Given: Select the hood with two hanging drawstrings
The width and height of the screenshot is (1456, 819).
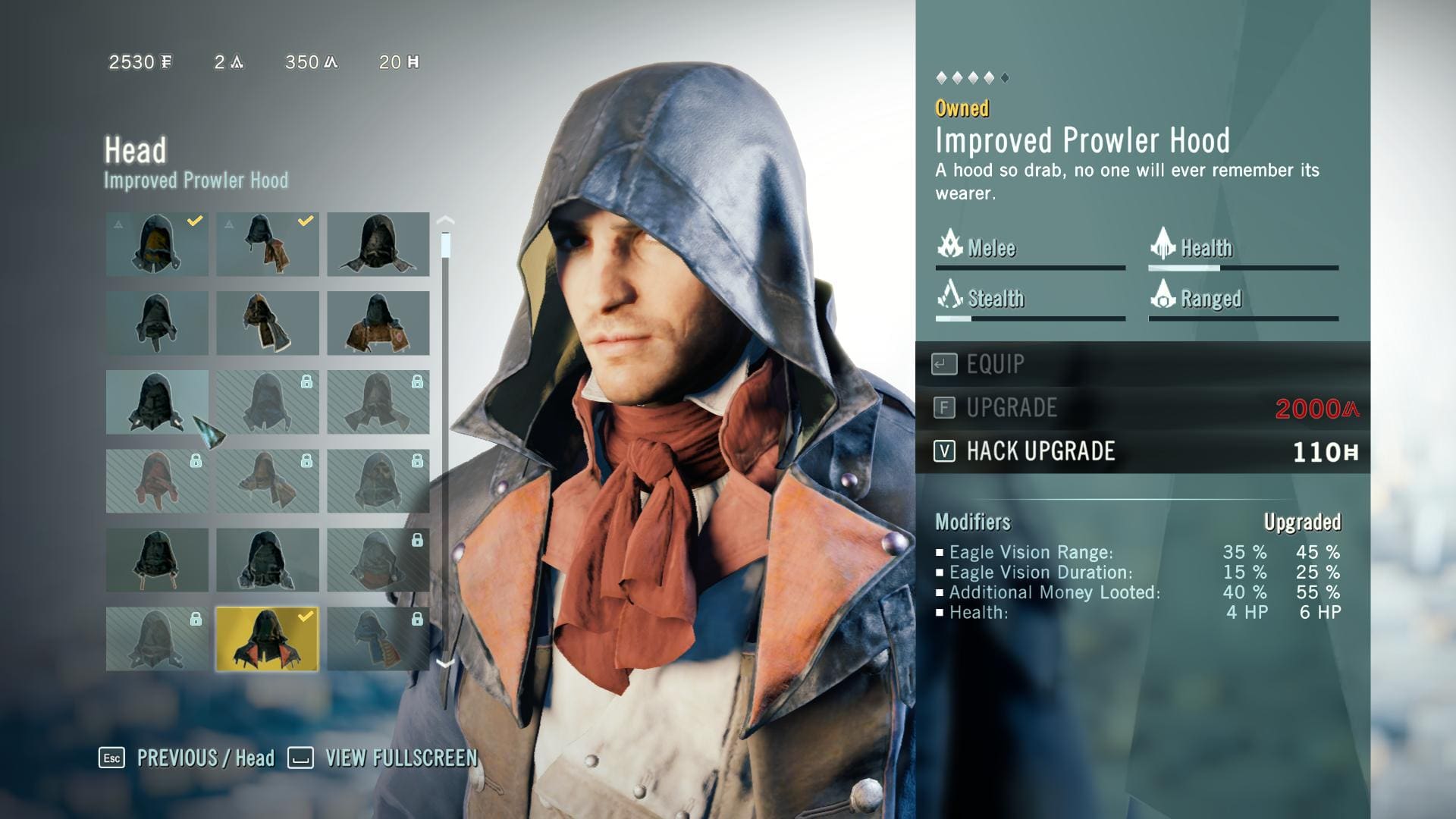Looking at the screenshot, I should pos(157,560).
